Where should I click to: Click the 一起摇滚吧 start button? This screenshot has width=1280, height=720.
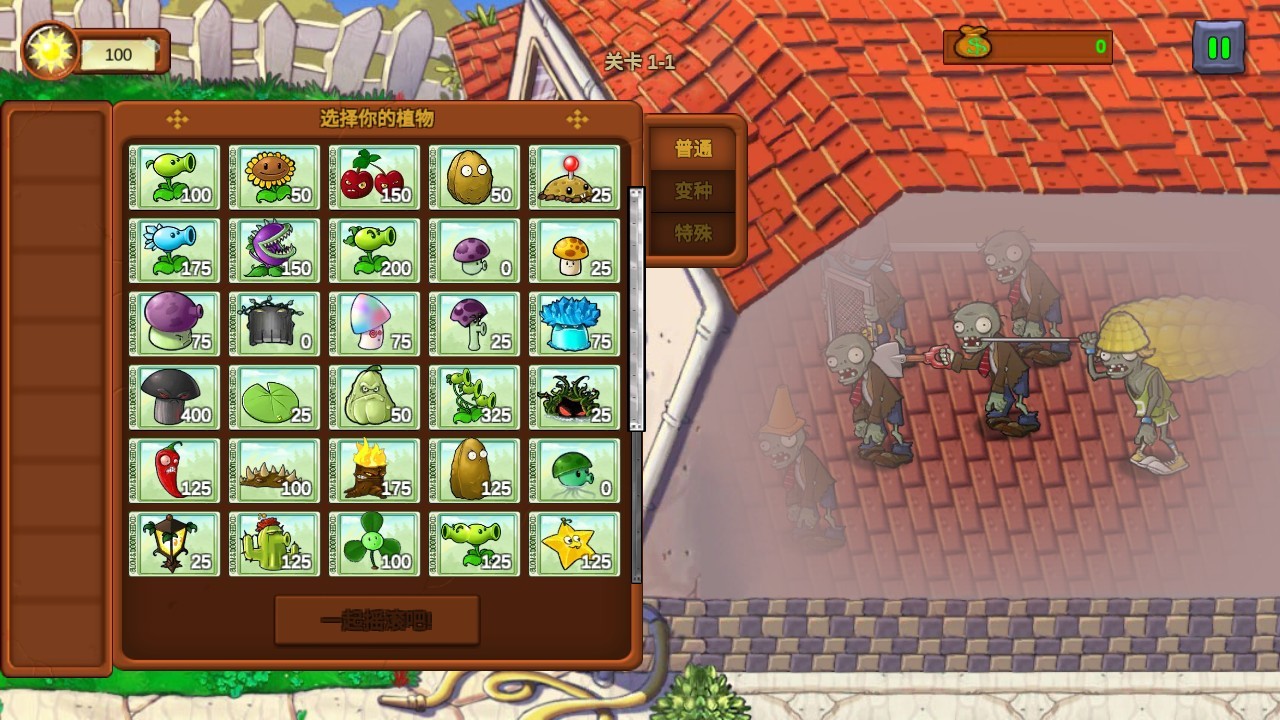point(377,621)
